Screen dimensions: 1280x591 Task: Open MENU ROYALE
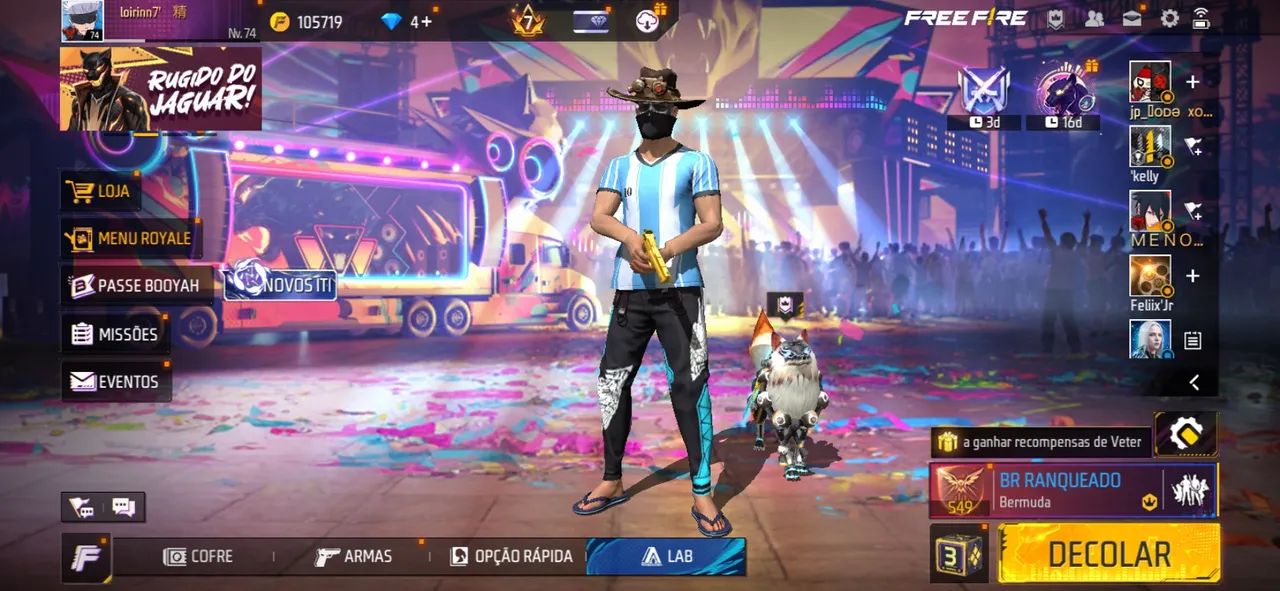(x=128, y=238)
